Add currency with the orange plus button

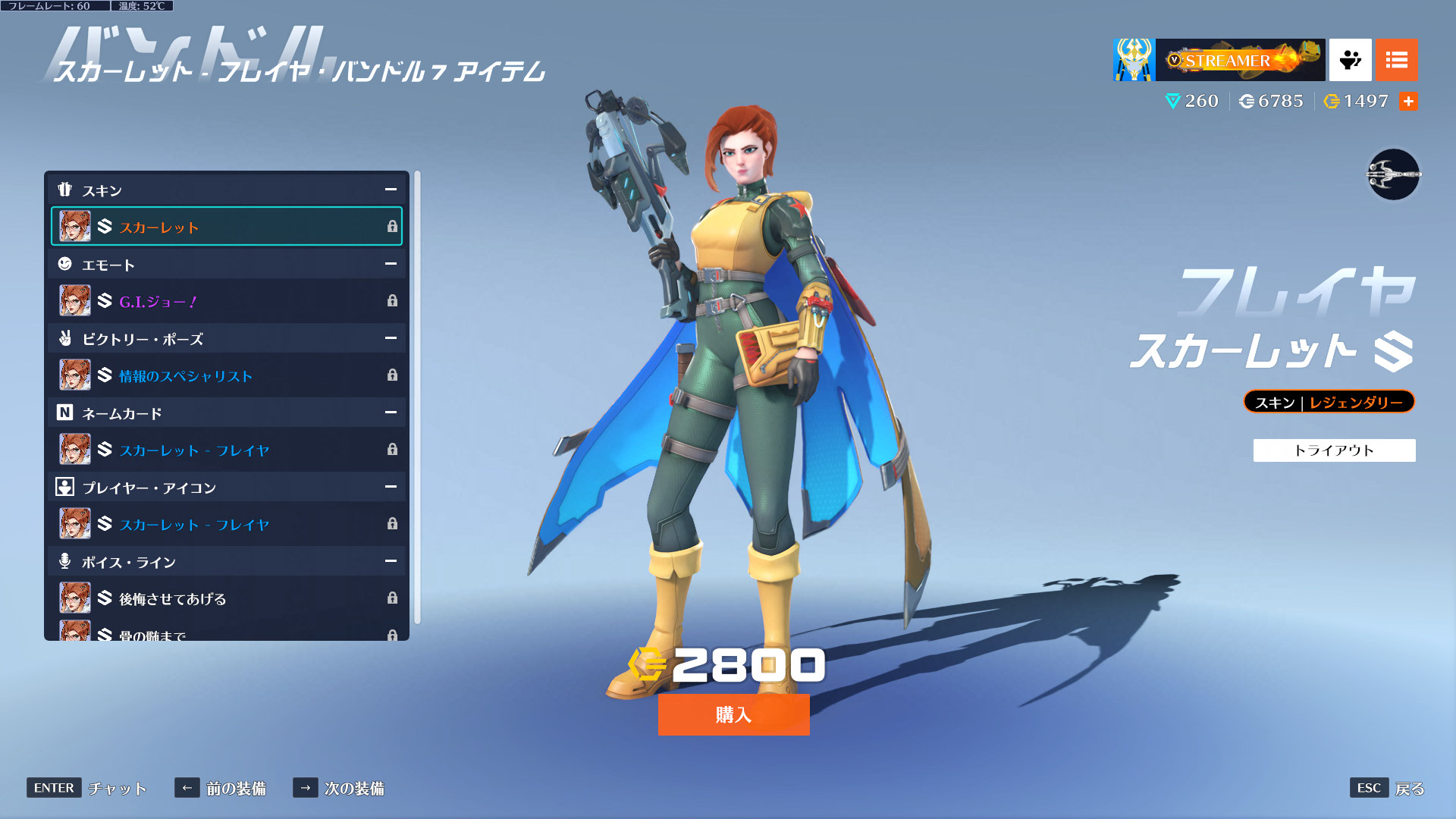1408,101
